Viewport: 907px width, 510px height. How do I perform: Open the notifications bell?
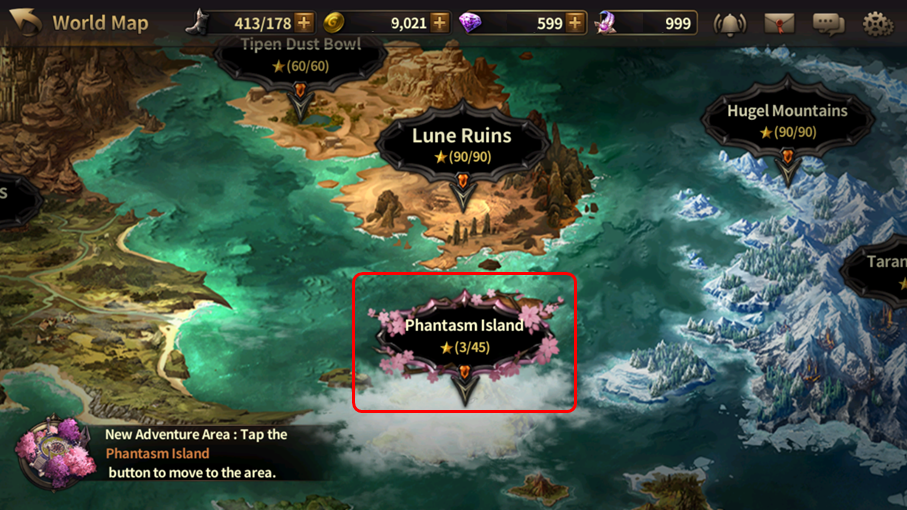[730, 23]
